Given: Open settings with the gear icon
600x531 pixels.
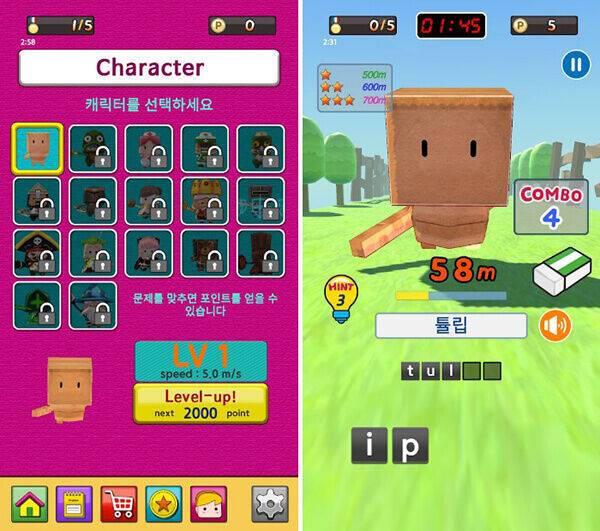Looking at the screenshot, I should pyautogui.click(x=269, y=503).
